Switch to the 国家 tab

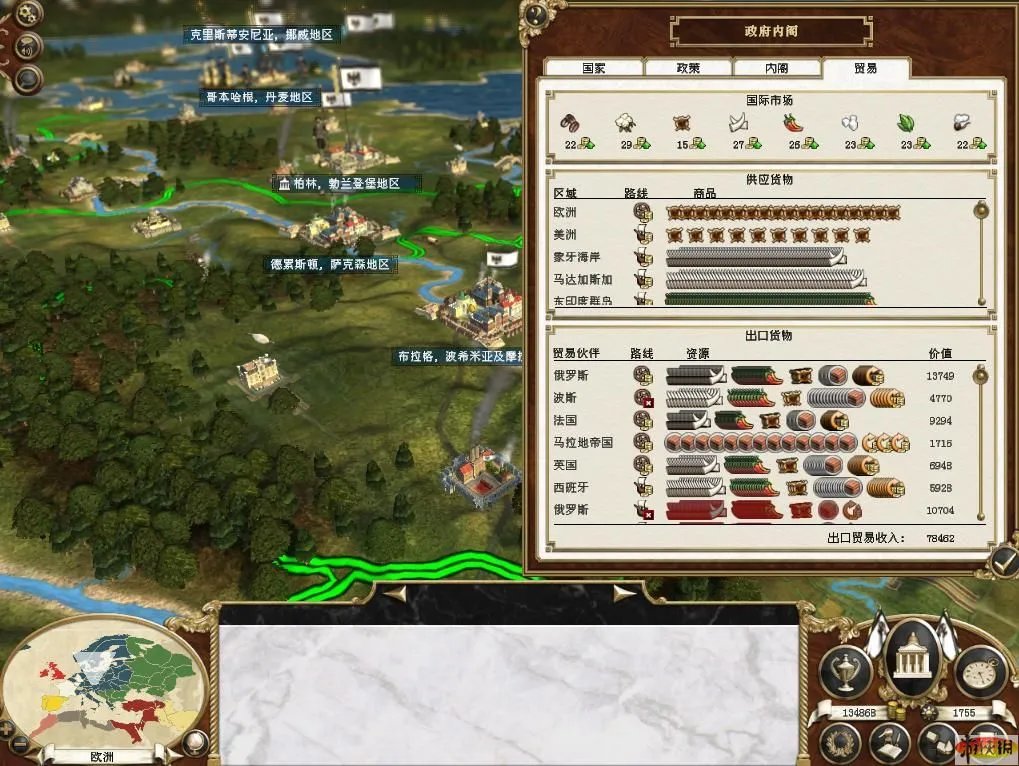594,69
